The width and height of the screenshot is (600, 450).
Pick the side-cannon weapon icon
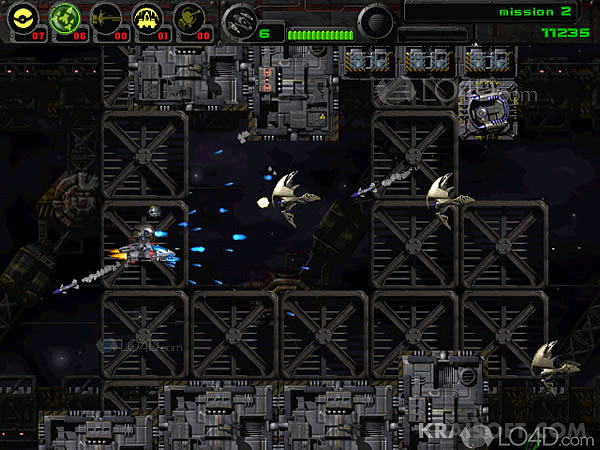tap(107, 17)
